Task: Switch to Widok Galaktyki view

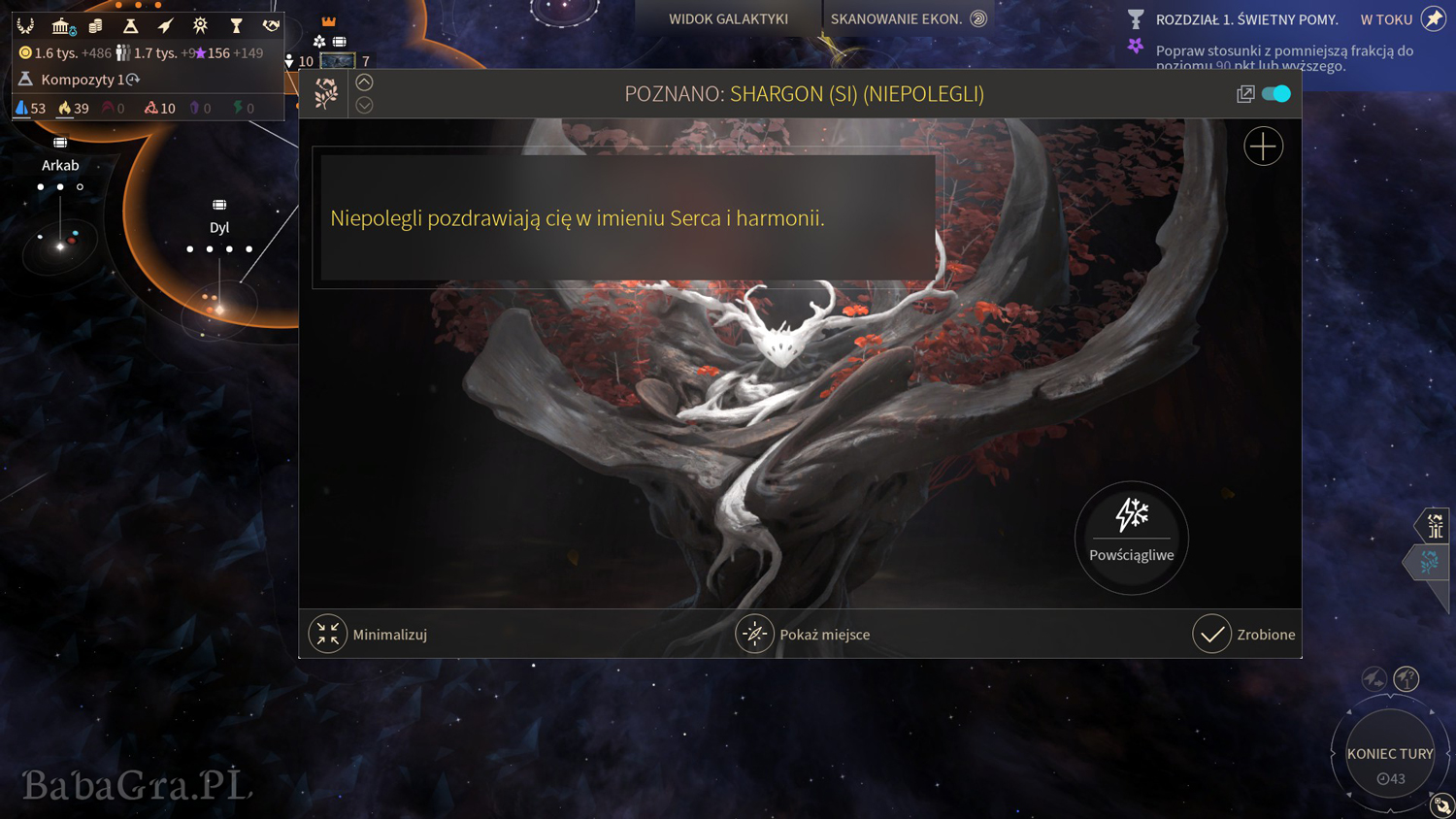Action: 728,18
